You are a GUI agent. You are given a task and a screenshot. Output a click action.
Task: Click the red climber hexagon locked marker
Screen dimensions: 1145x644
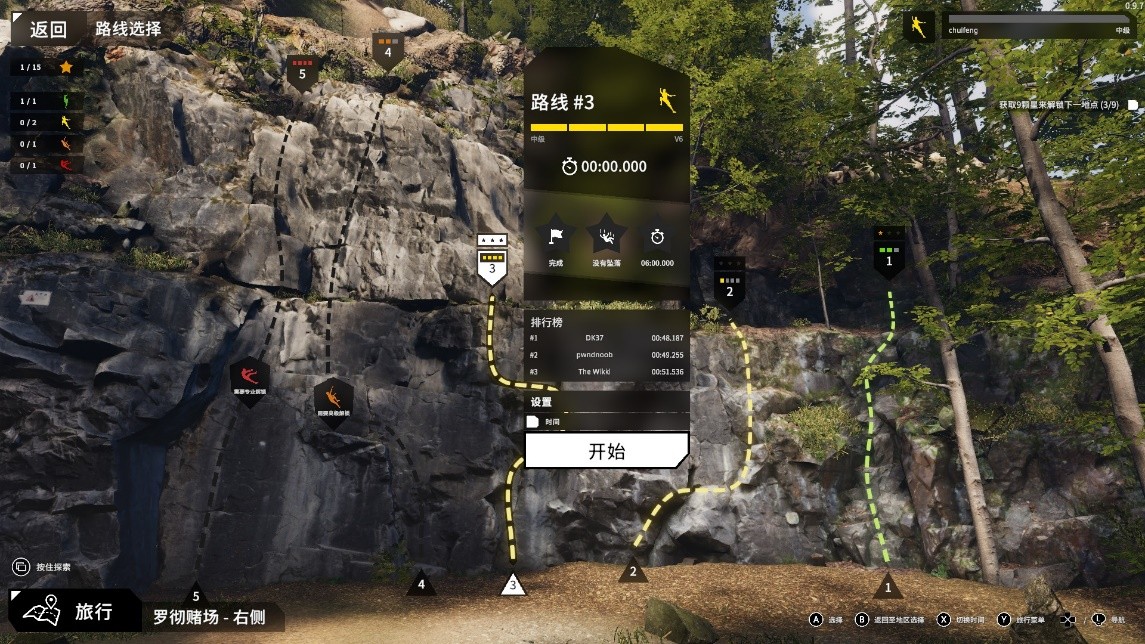[249, 379]
